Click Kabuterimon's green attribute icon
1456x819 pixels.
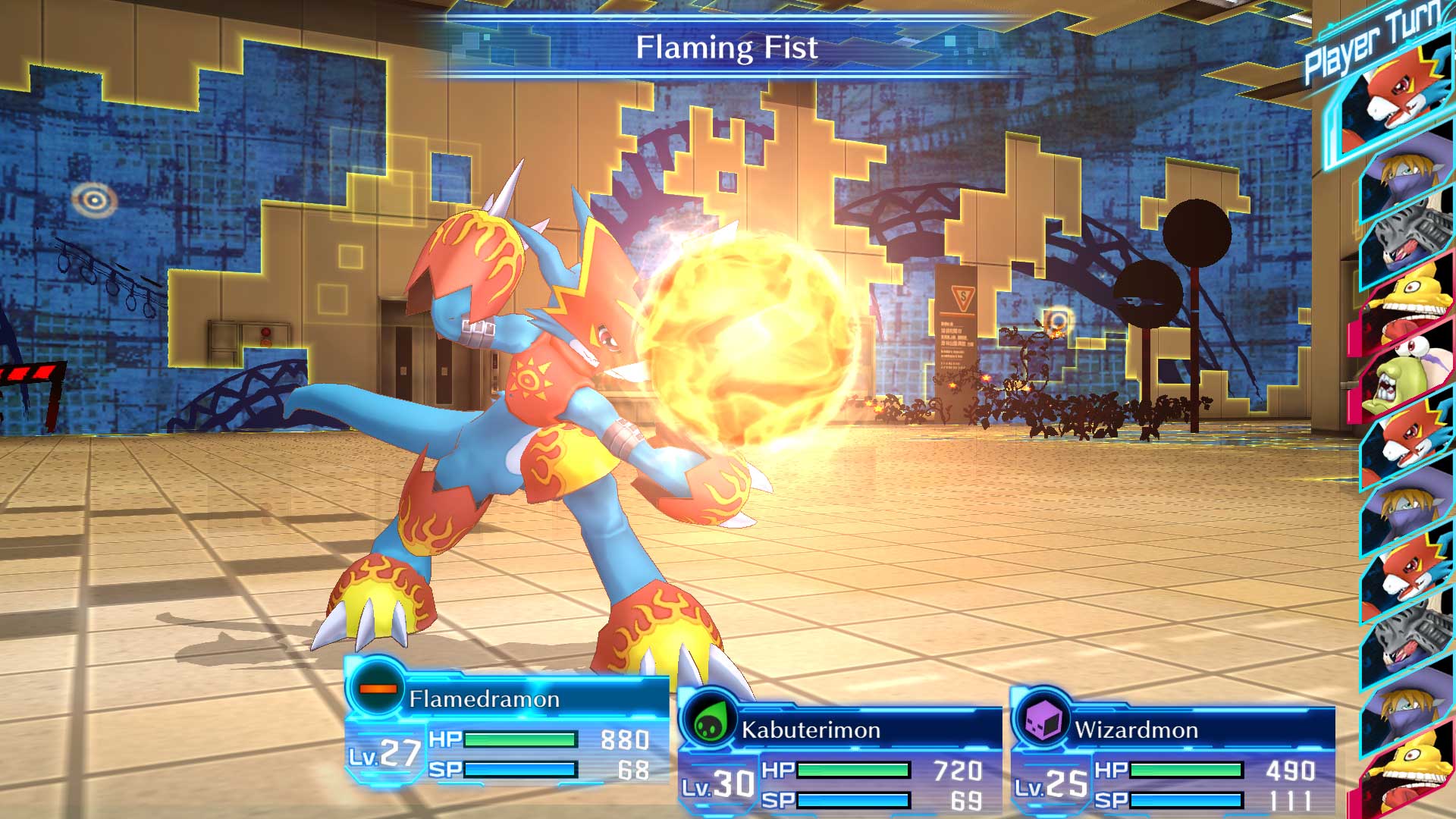coord(708,723)
